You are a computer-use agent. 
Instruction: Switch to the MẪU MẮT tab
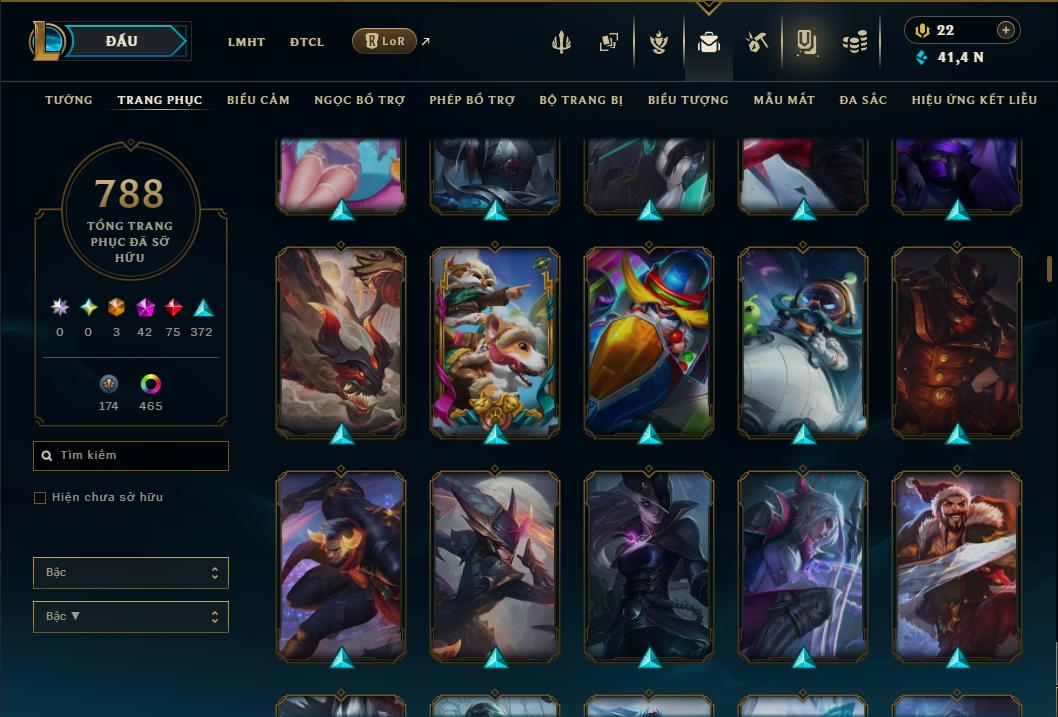pyautogui.click(x=784, y=100)
